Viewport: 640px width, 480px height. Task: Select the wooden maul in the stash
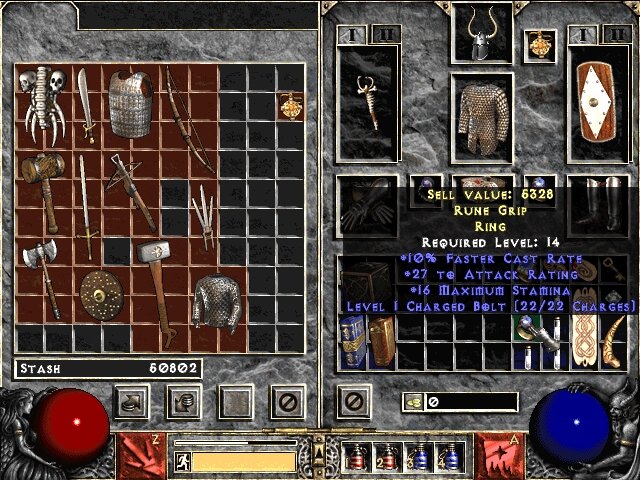tap(43, 188)
